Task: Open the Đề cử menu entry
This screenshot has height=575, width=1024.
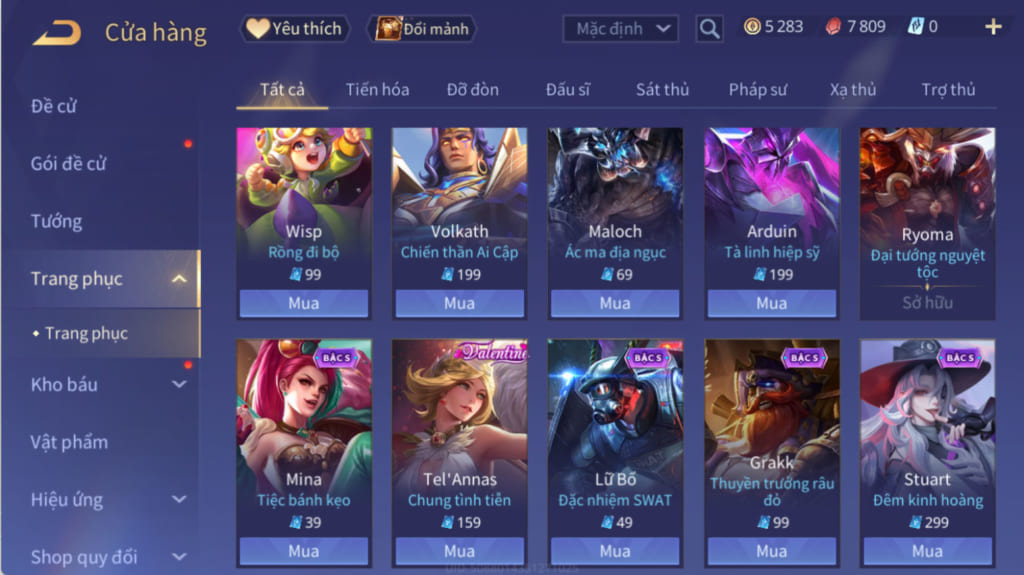Action: tap(54, 106)
